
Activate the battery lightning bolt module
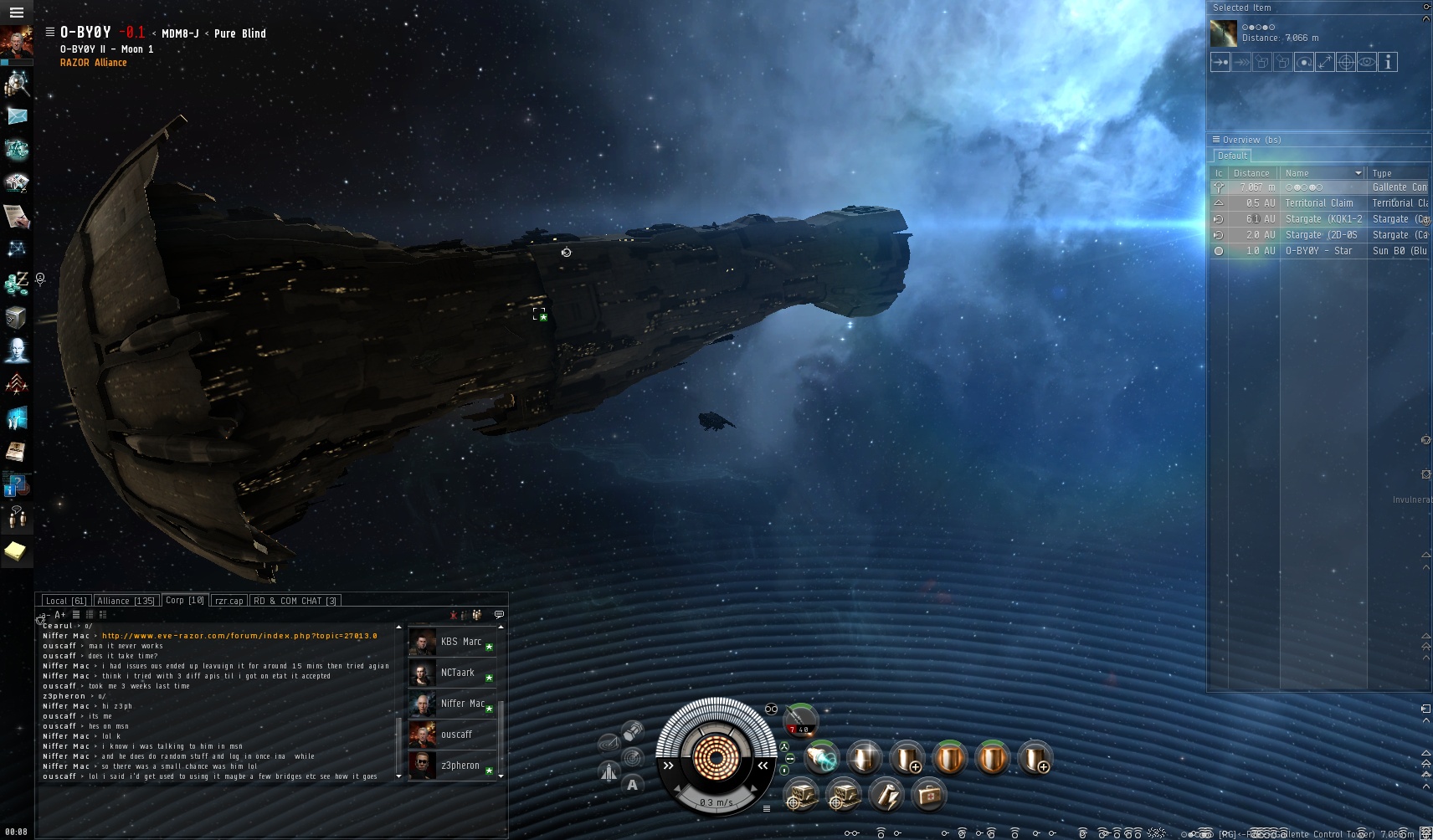(x=886, y=795)
